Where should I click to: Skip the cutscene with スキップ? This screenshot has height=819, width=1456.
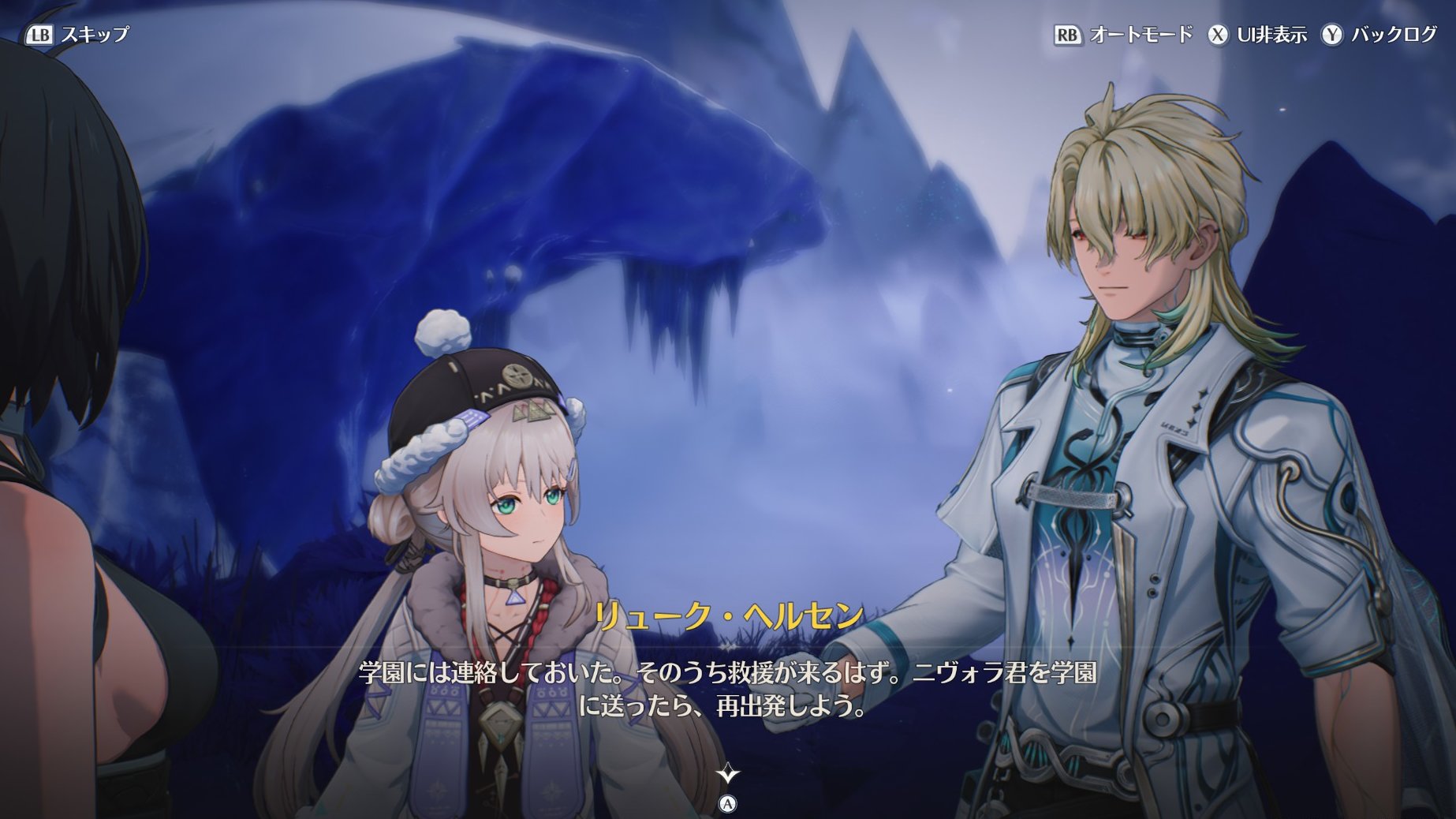[x=78, y=35]
